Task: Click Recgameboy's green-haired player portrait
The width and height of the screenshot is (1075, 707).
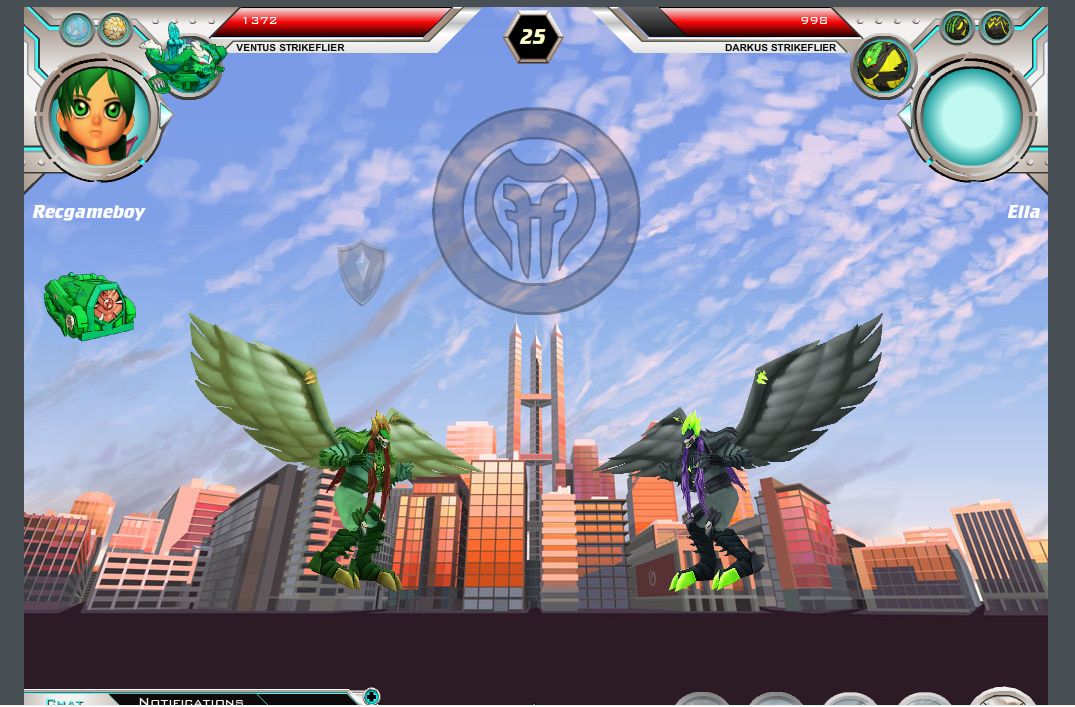Action: pyautogui.click(x=98, y=117)
